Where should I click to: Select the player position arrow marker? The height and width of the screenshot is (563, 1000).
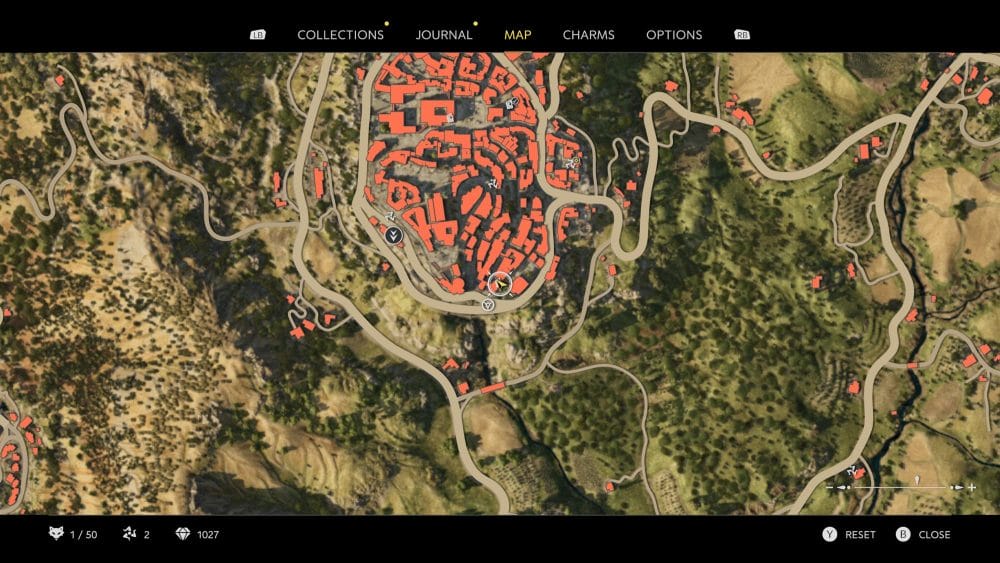pyautogui.click(x=499, y=284)
